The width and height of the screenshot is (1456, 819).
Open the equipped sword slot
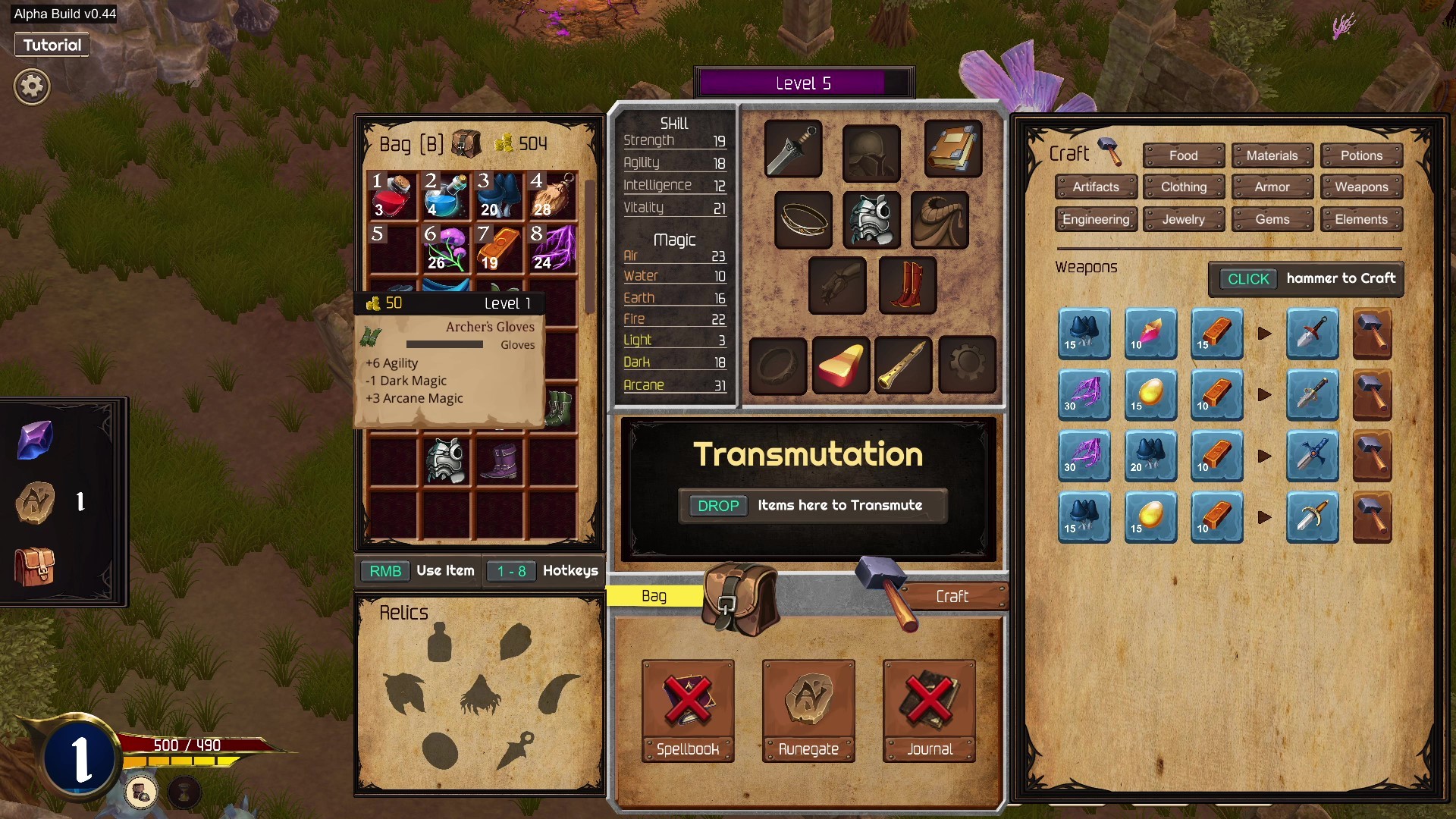pyautogui.click(x=792, y=149)
